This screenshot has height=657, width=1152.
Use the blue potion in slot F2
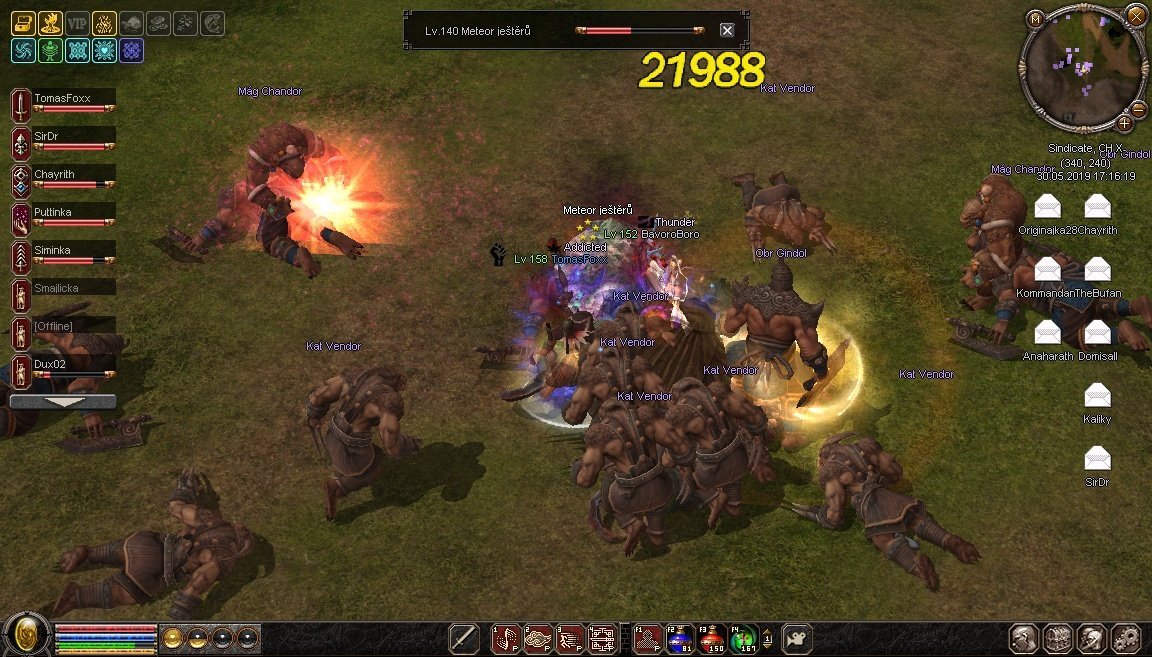(681, 638)
